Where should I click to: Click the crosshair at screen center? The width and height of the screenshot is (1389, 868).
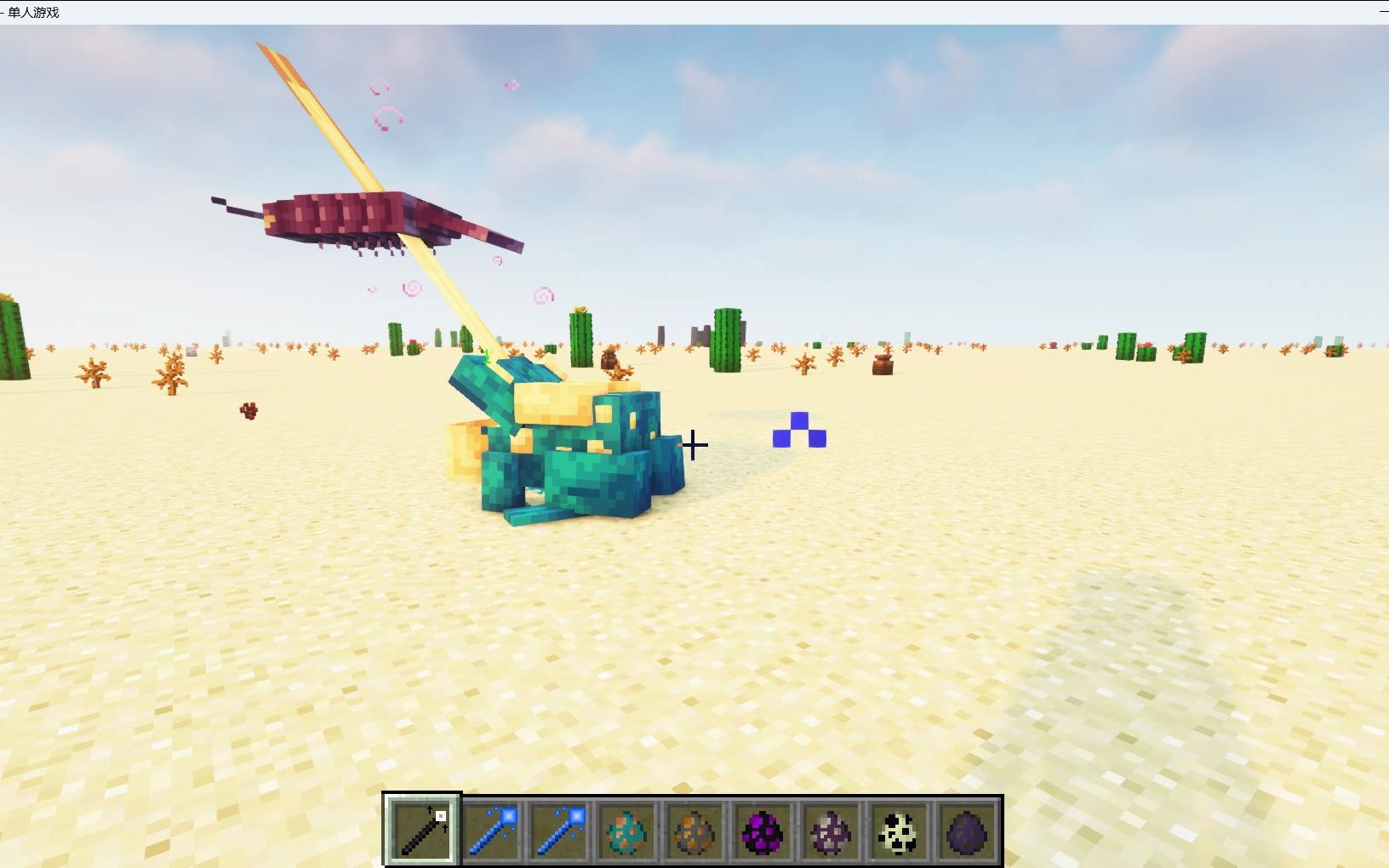(x=694, y=444)
